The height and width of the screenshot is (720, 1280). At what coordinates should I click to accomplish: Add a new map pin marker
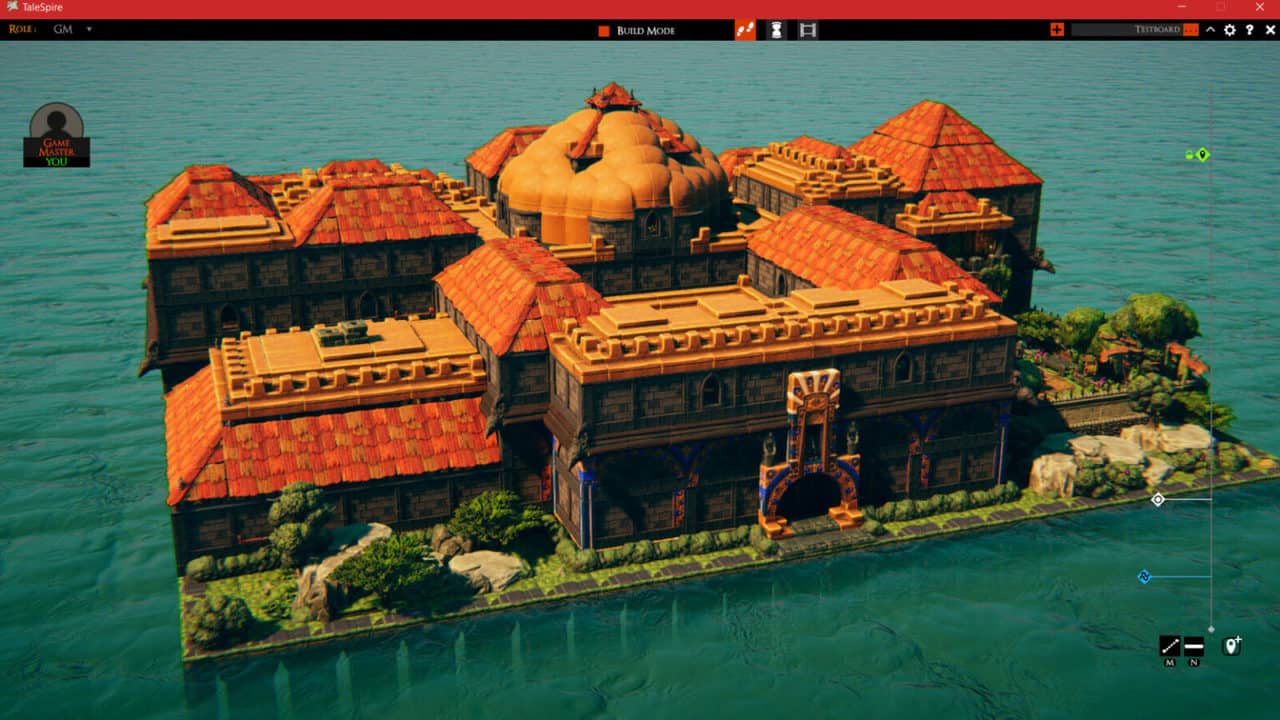pos(1231,646)
